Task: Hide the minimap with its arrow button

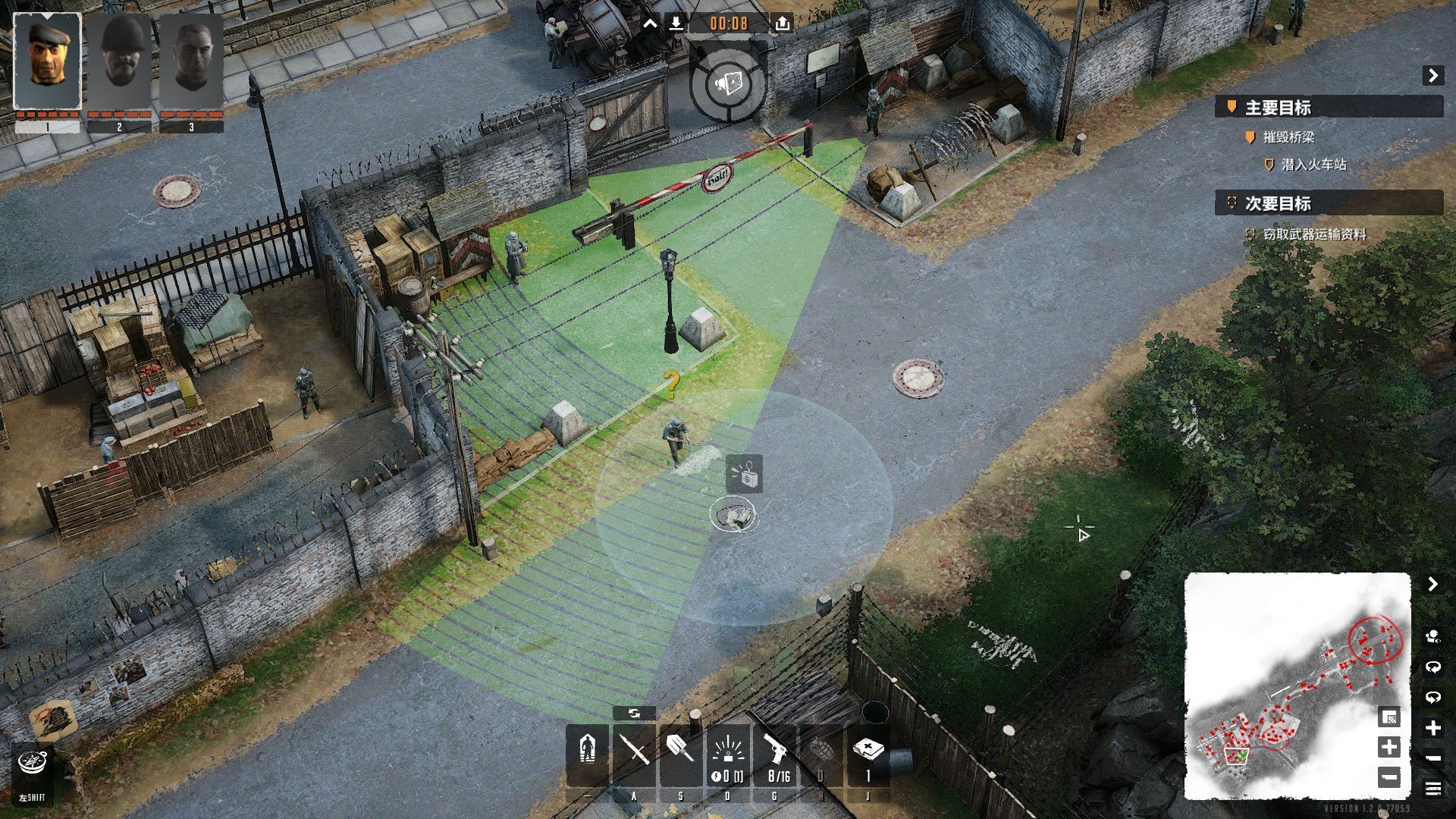Action: point(1432,584)
